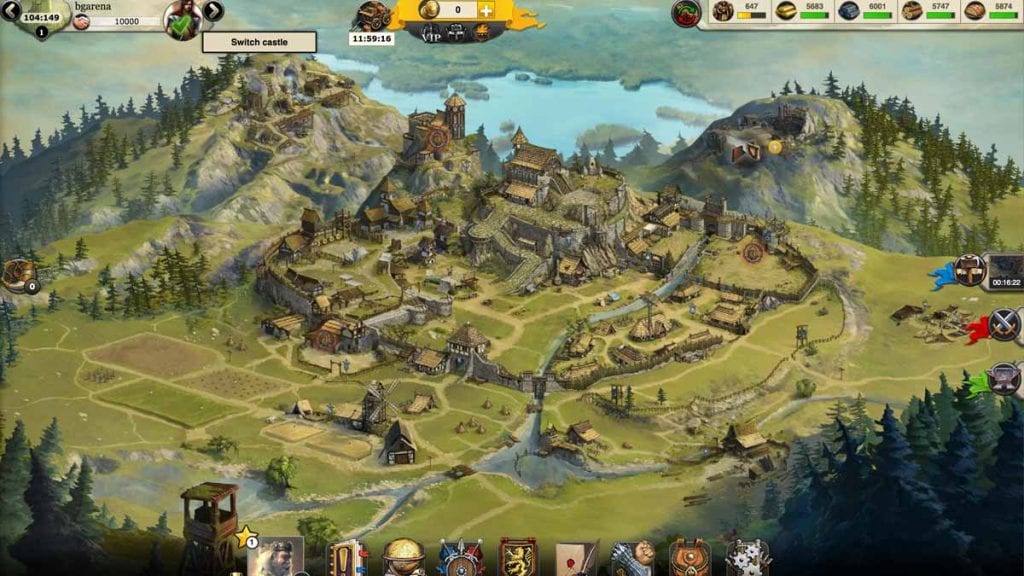The height and width of the screenshot is (576, 1024).
Task: Add gold coins with the plus button
Action: click(x=486, y=10)
